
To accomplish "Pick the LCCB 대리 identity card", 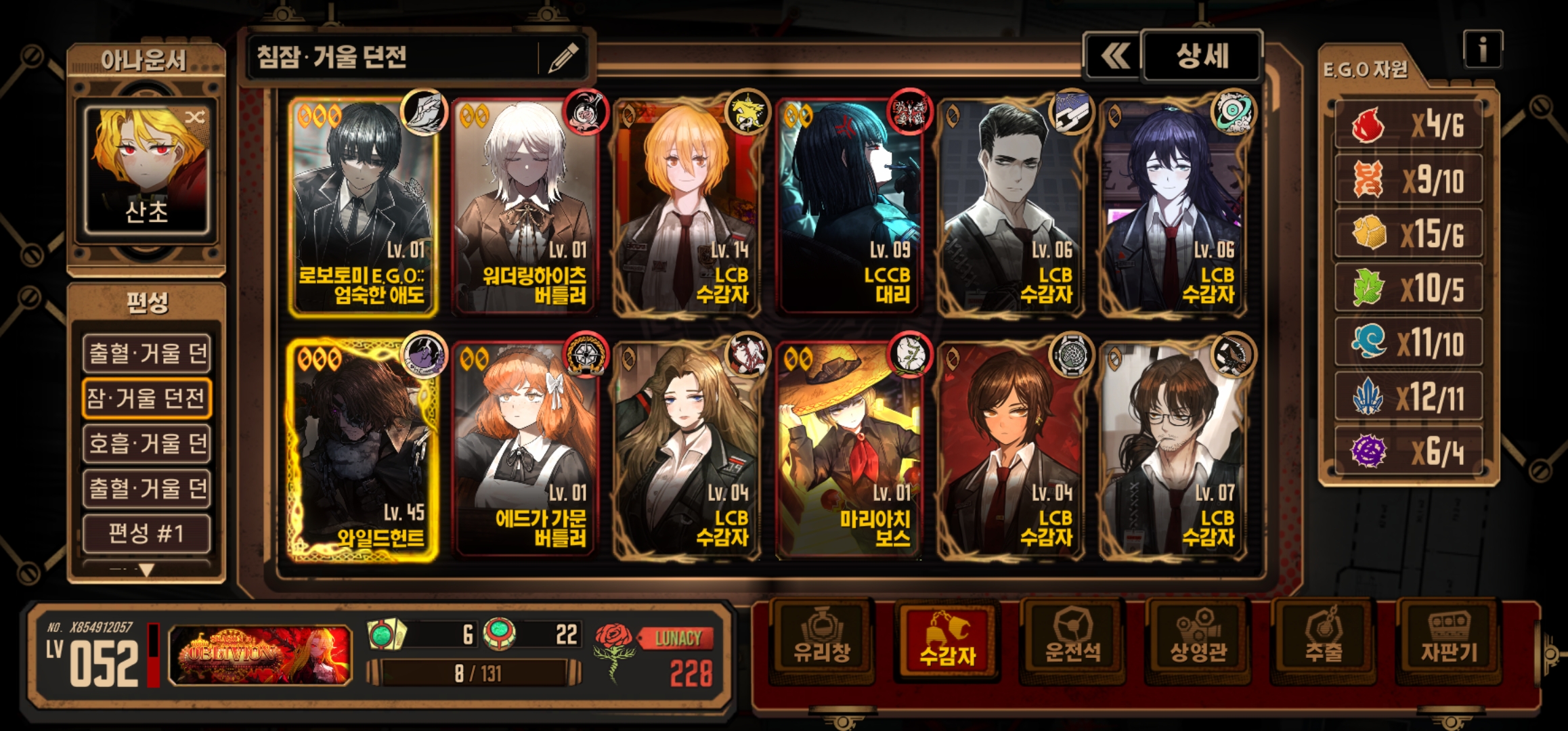I will click(x=849, y=206).
